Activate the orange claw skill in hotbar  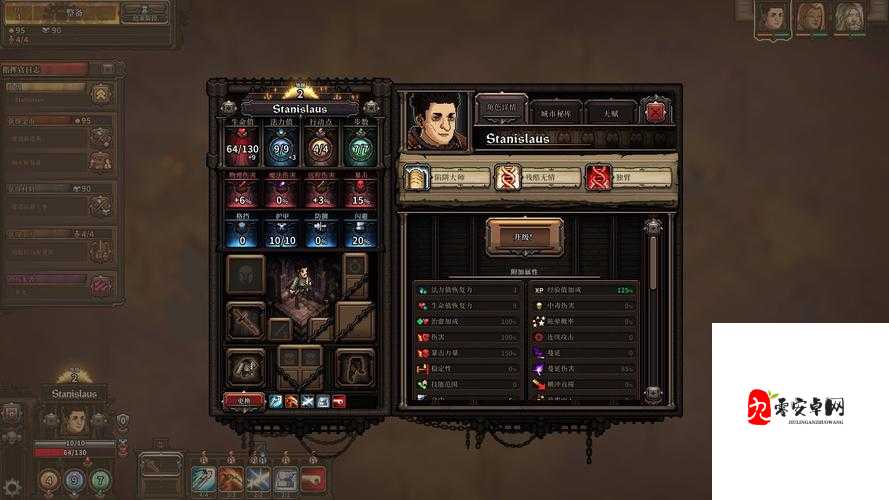[x=231, y=480]
